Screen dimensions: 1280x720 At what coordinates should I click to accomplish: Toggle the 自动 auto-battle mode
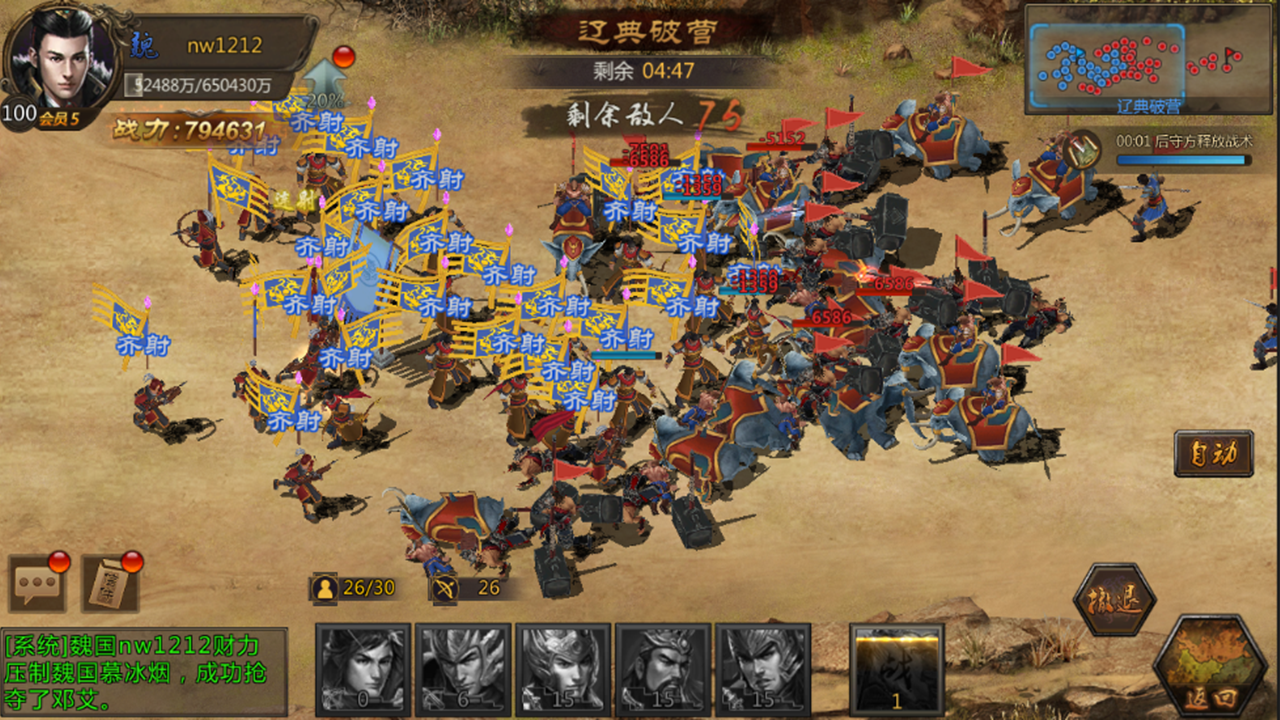pos(1213,453)
